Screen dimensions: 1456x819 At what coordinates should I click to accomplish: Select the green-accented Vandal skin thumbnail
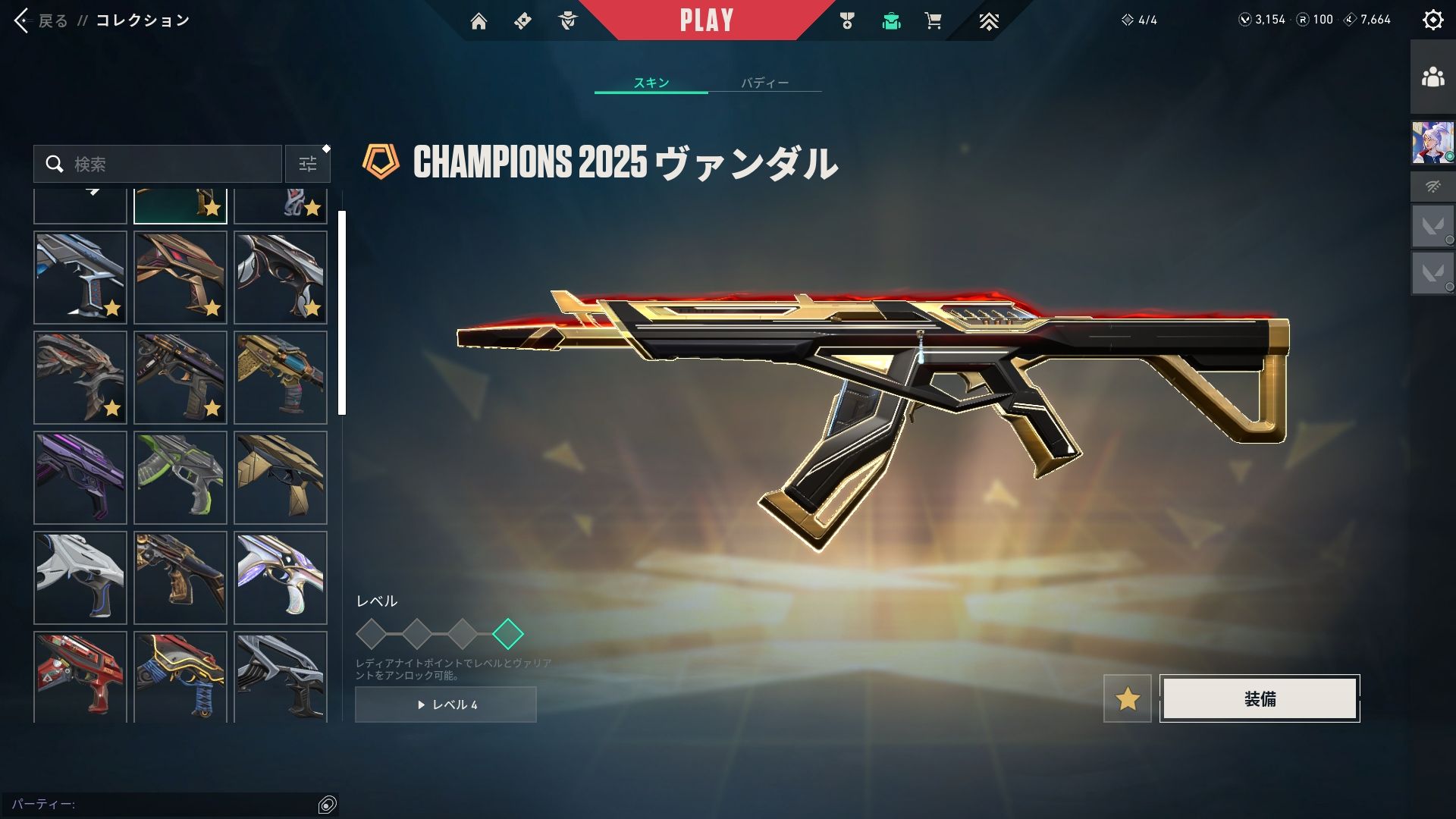[x=180, y=478]
